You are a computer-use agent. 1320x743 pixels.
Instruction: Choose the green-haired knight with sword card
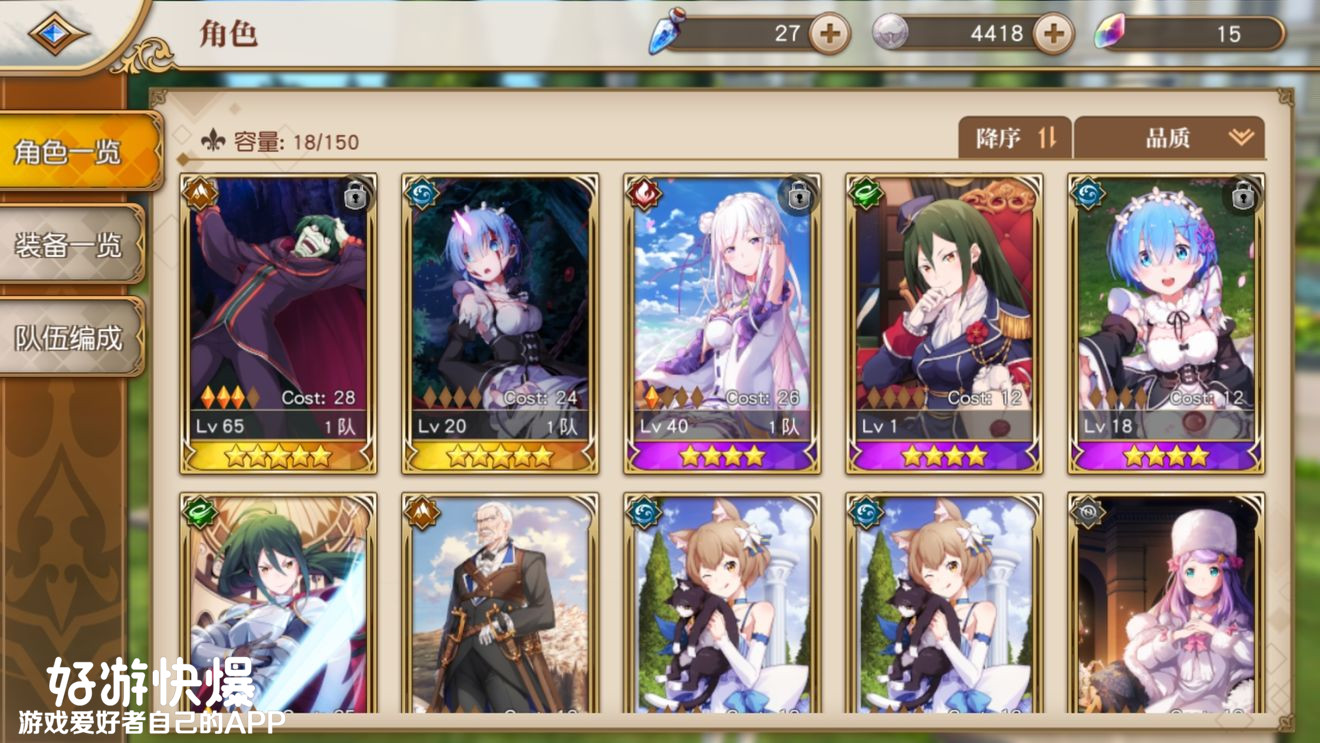(278, 603)
